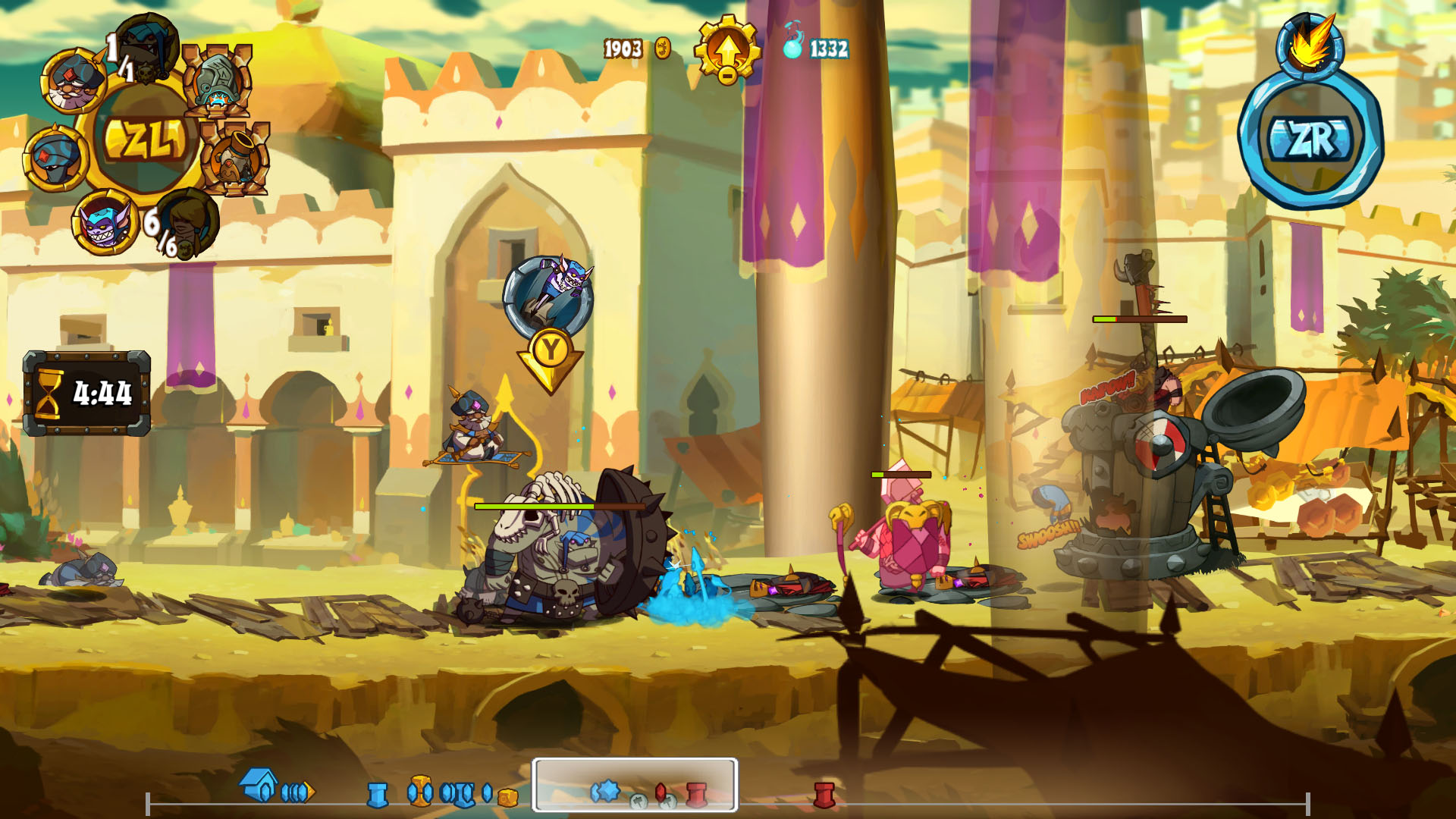Click the leftmost blue flag marker on minimap
The height and width of the screenshot is (819, 1456).
point(378,795)
